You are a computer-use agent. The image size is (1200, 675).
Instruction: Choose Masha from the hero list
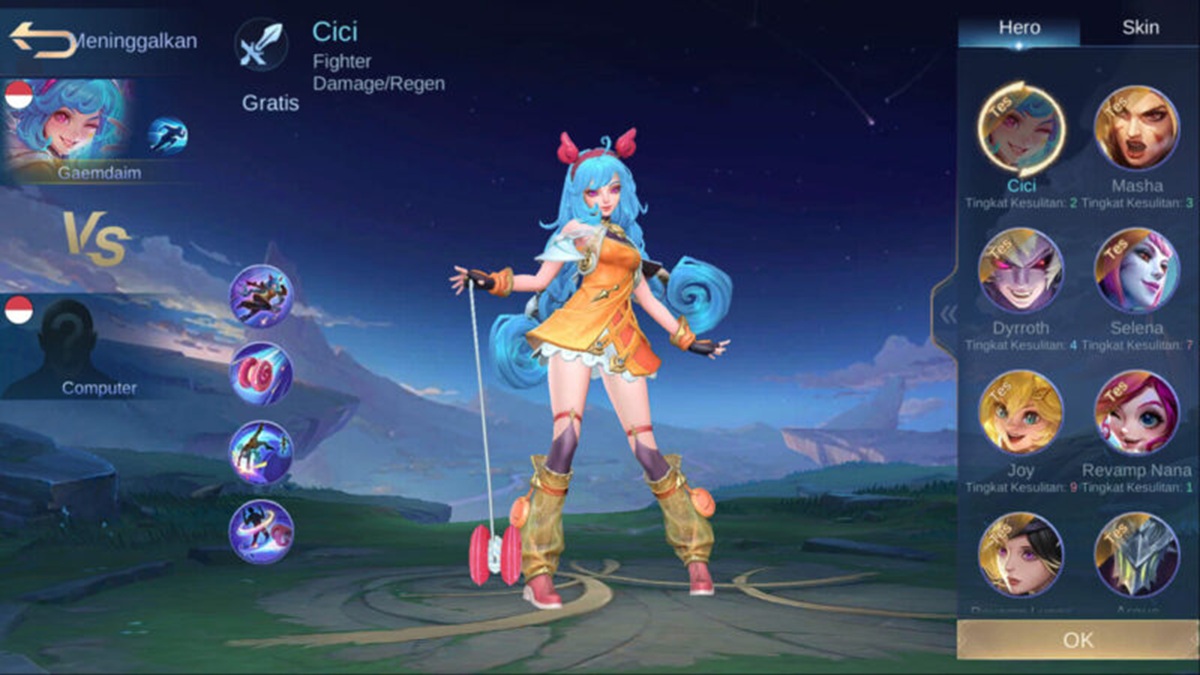pos(1137,129)
